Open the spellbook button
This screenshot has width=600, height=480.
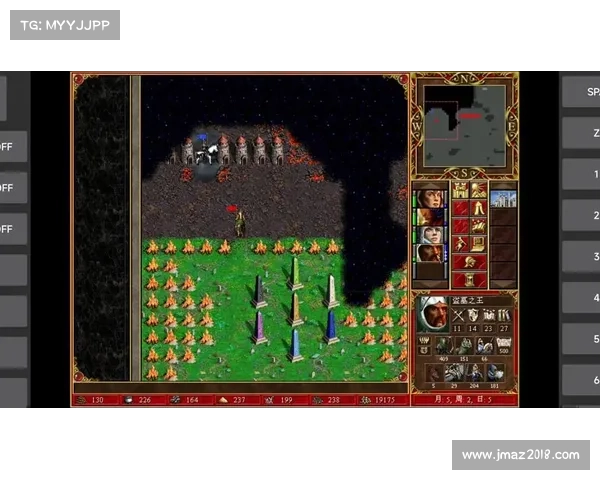tap(479, 226)
